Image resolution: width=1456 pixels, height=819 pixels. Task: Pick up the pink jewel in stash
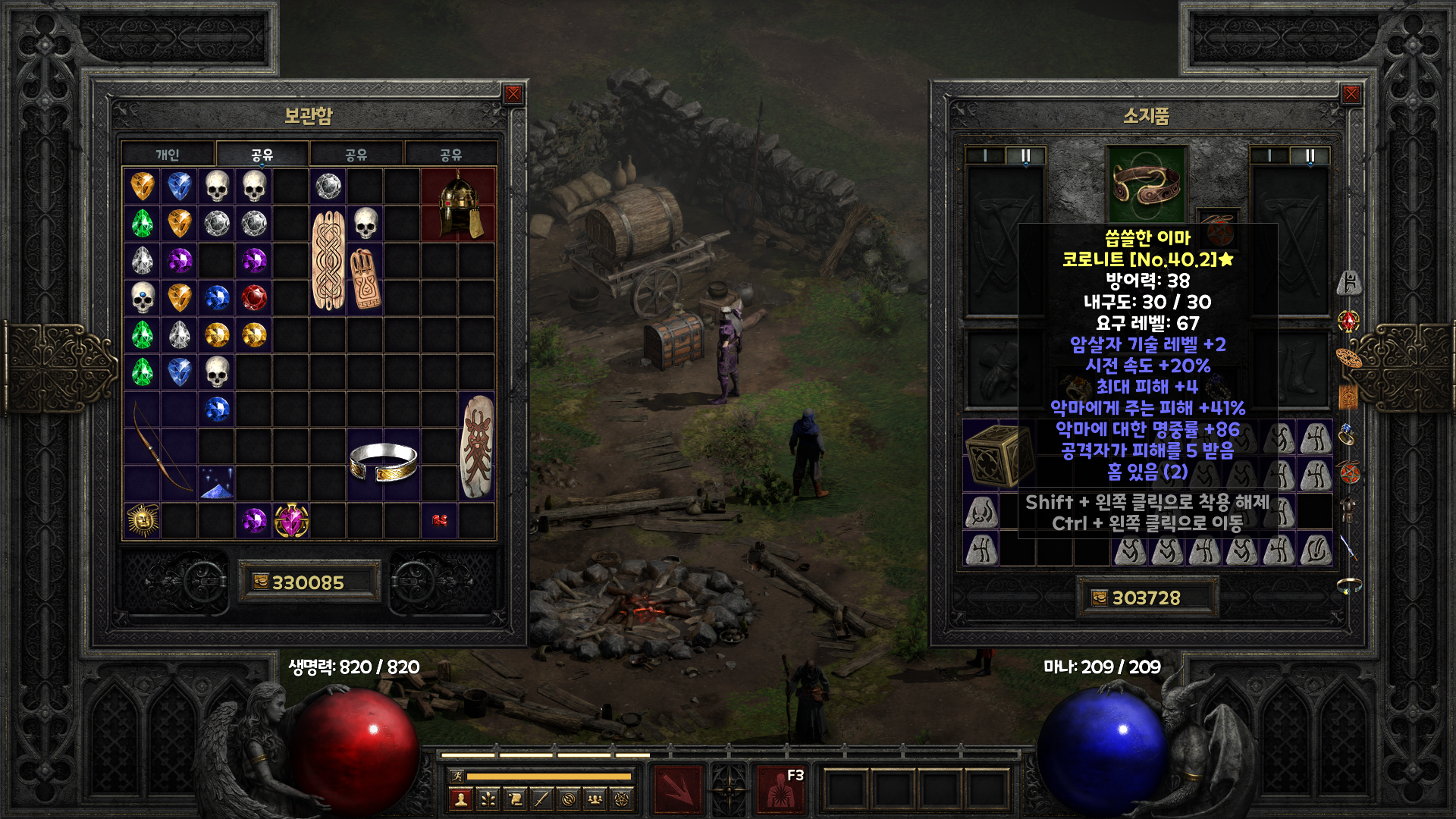point(291,520)
